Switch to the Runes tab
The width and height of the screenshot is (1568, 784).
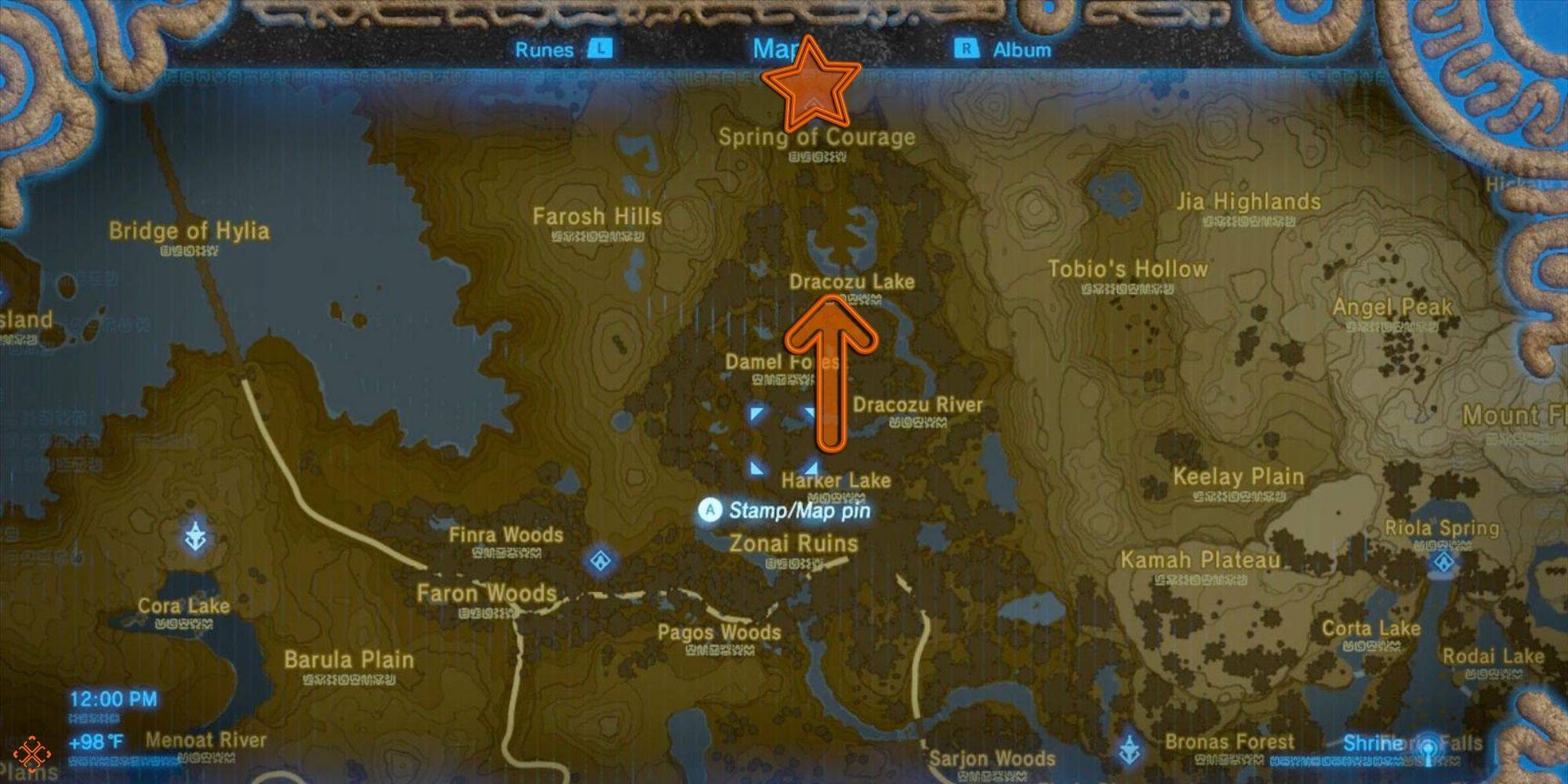coord(546,50)
